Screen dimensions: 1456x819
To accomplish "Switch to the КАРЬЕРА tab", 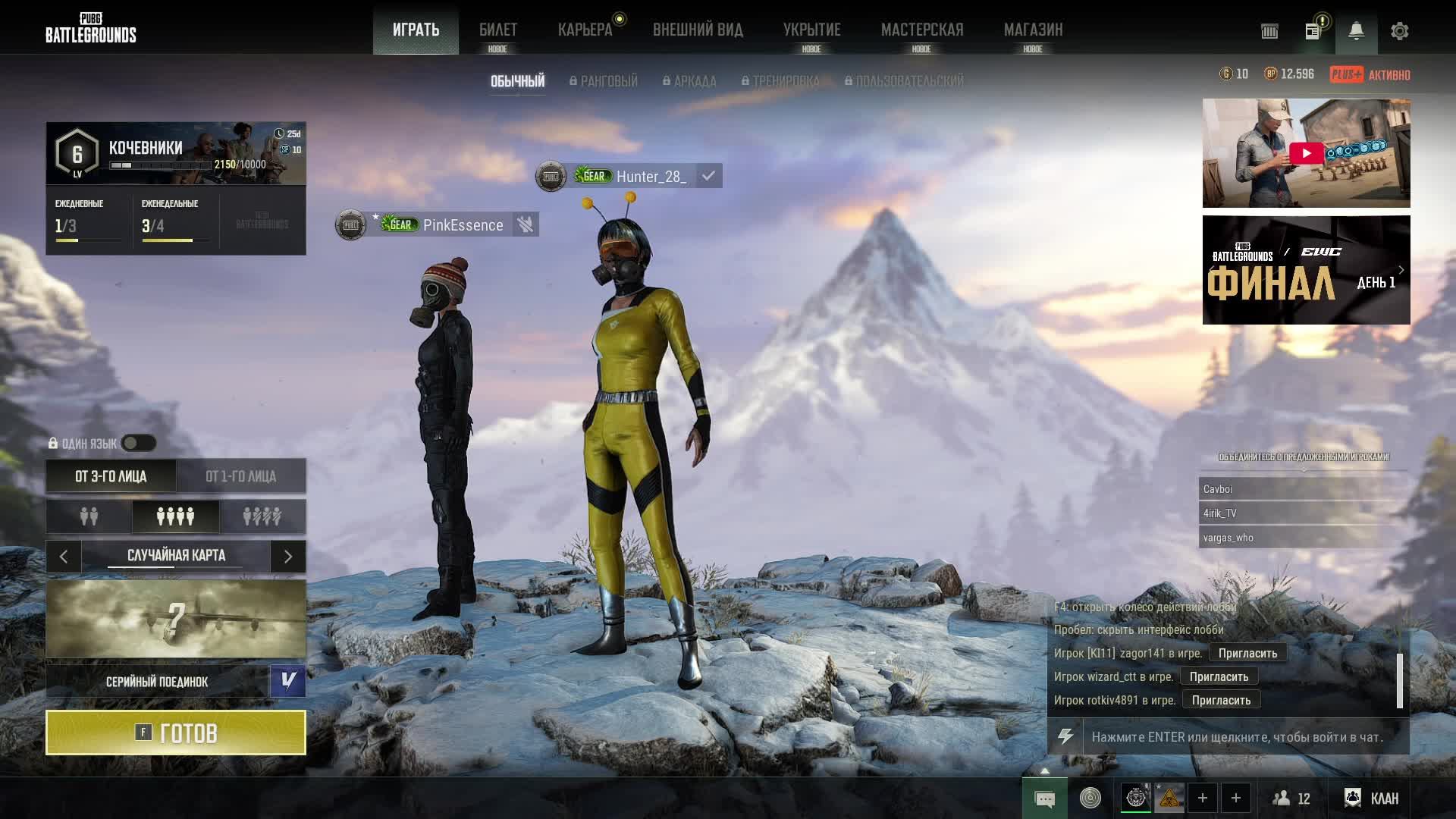I will (x=585, y=30).
